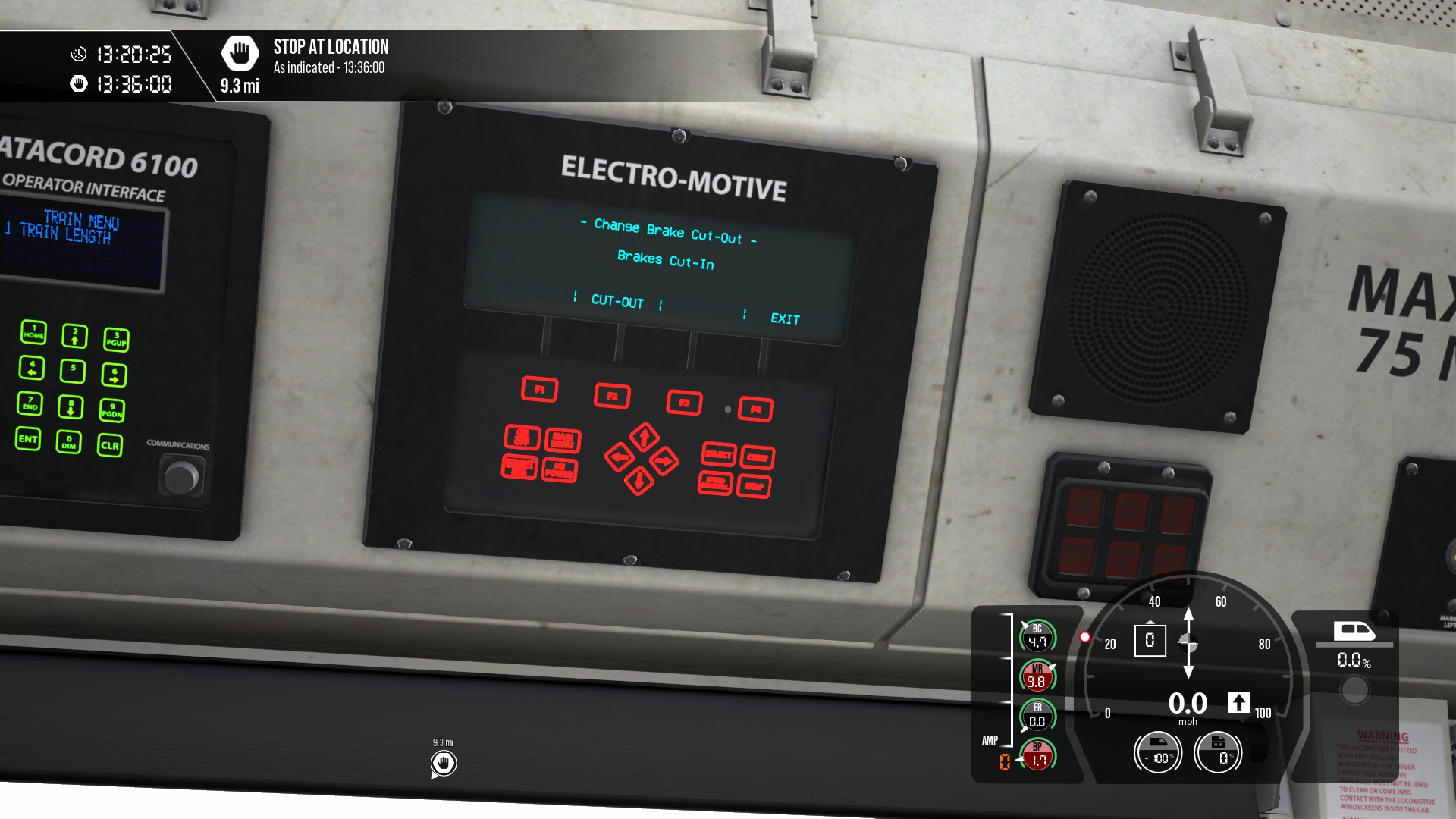
Task: Click the red left arrow key
Action: point(620,457)
